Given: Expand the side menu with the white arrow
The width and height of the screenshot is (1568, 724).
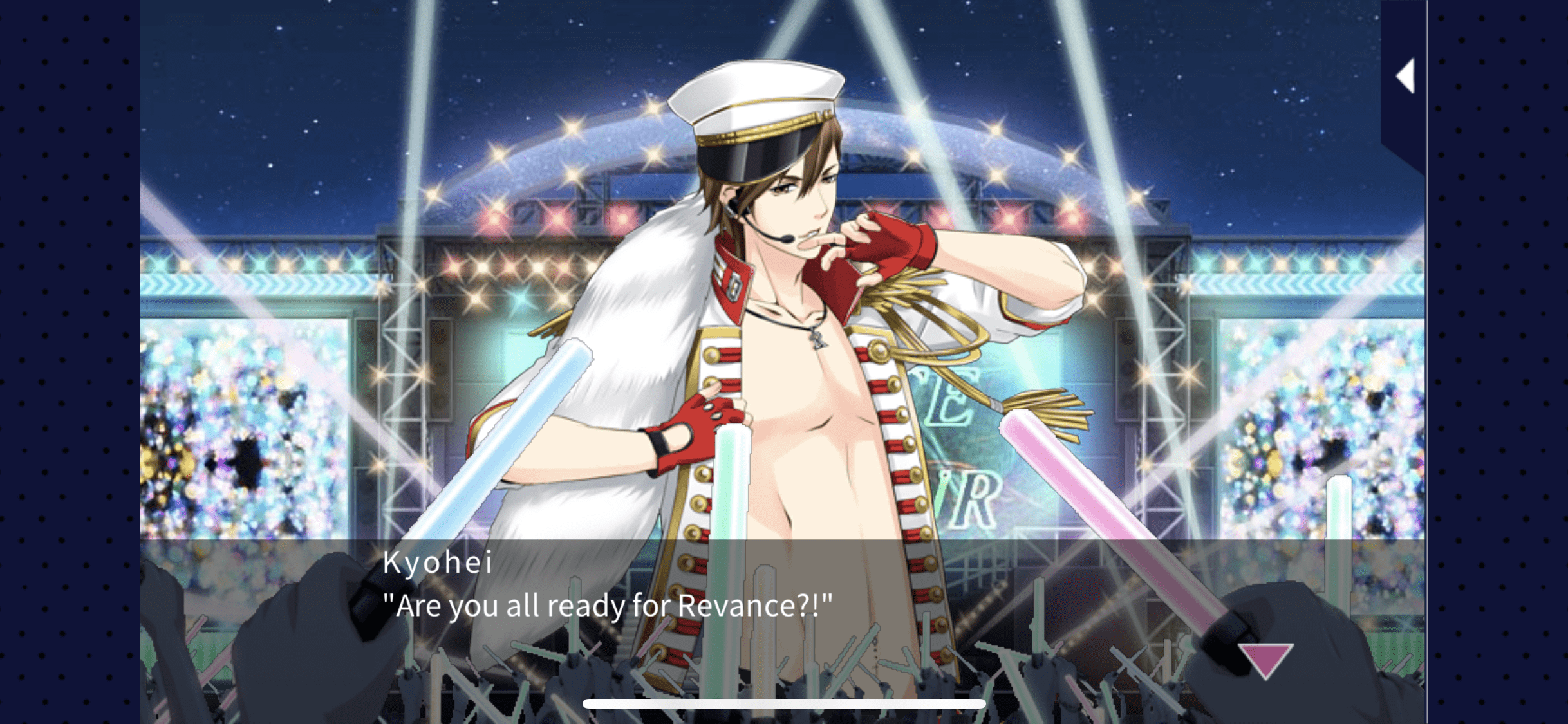Looking at the screenshot, I should pyautogui.click(x=1406, y=77).
